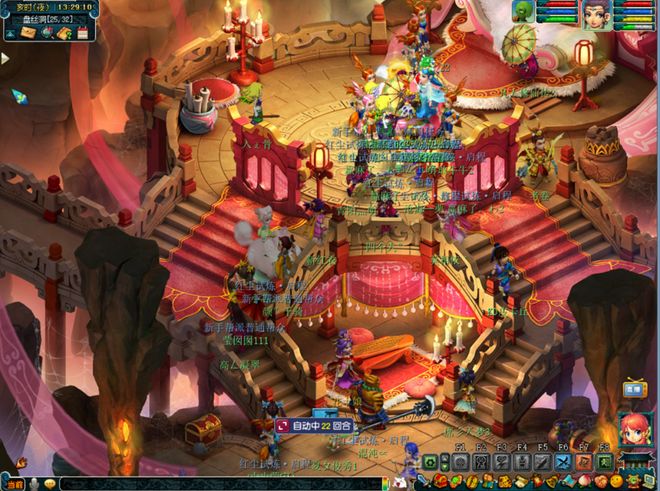Open the quest guide book icon
The width and height of the screenshot is (660, 491).
coord(64,33)
